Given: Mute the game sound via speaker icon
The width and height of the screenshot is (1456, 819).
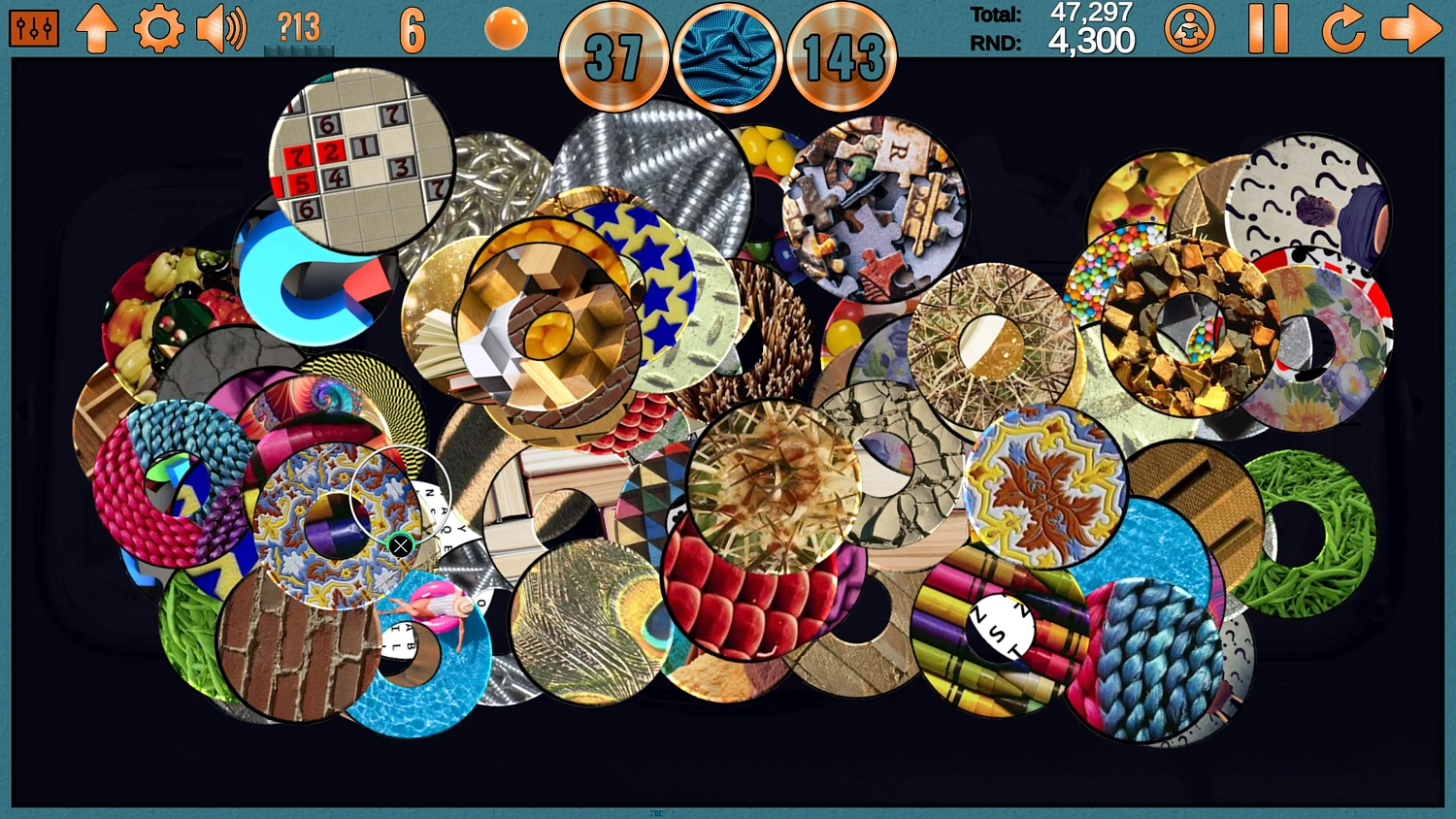Looking at the screenshot, I should click(x=220, y=27).
